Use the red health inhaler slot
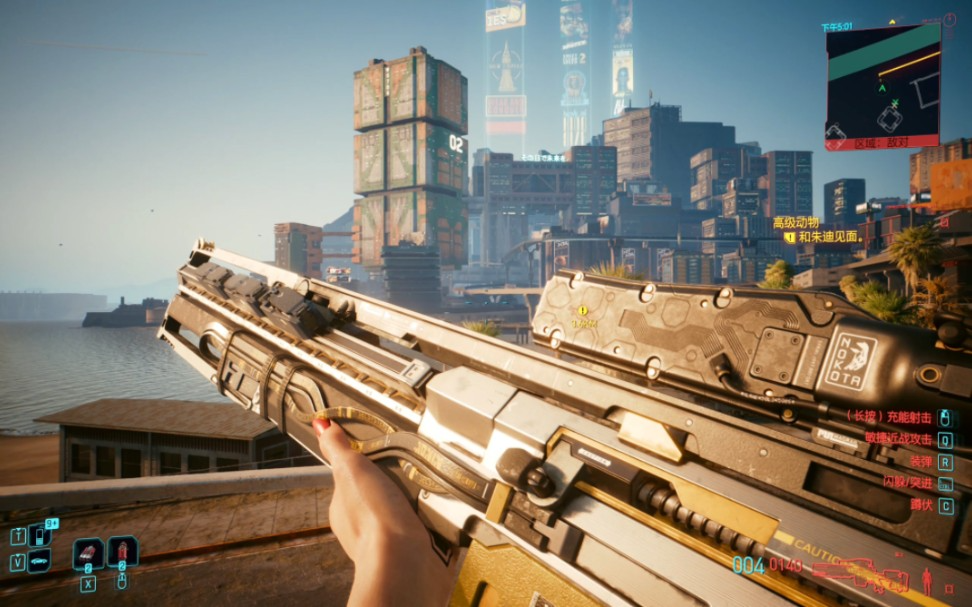This screenshot has height=607, width=972. pyautogui.click(x=88, y=553)
